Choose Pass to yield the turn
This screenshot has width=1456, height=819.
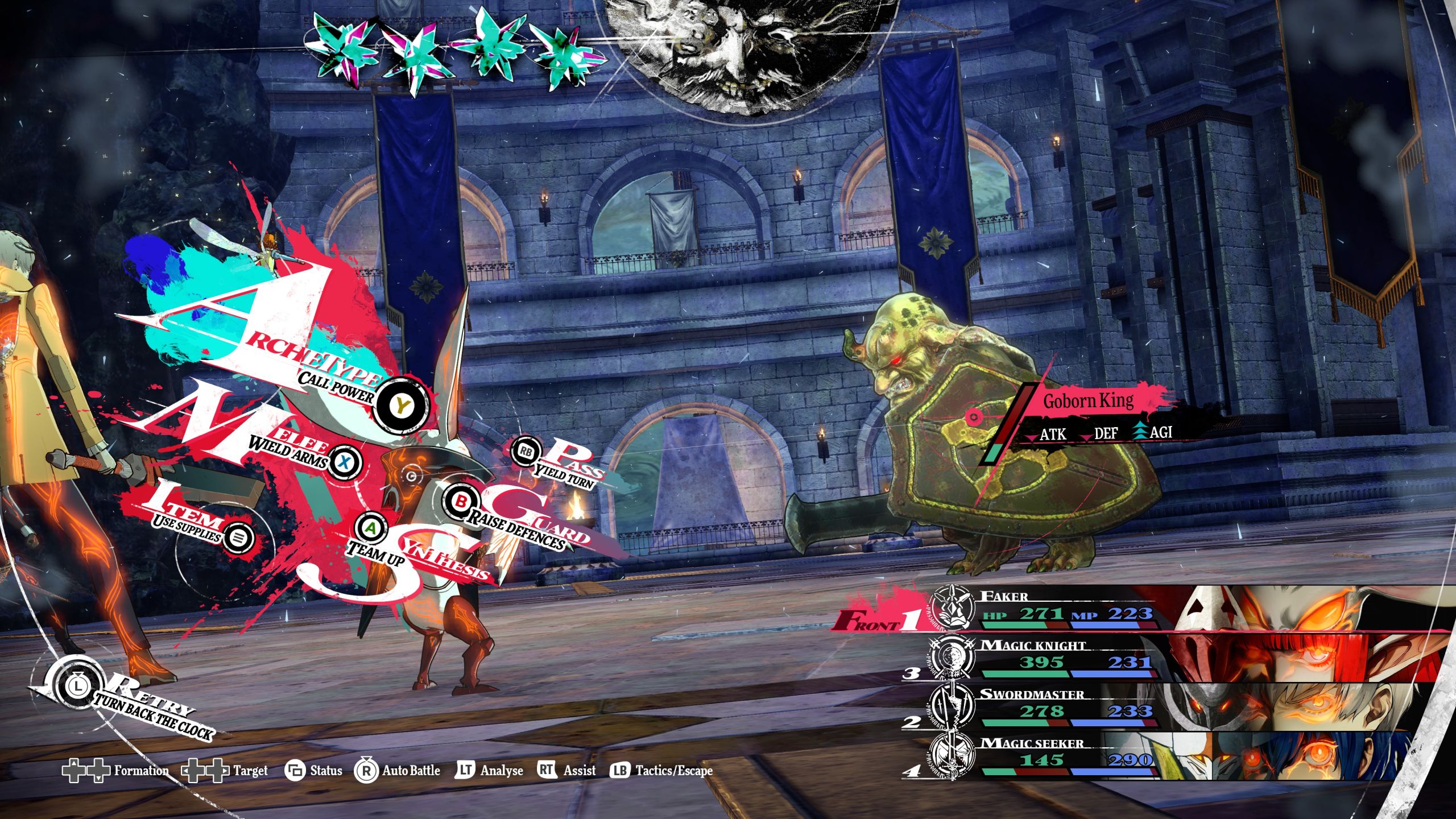[524, 452]
